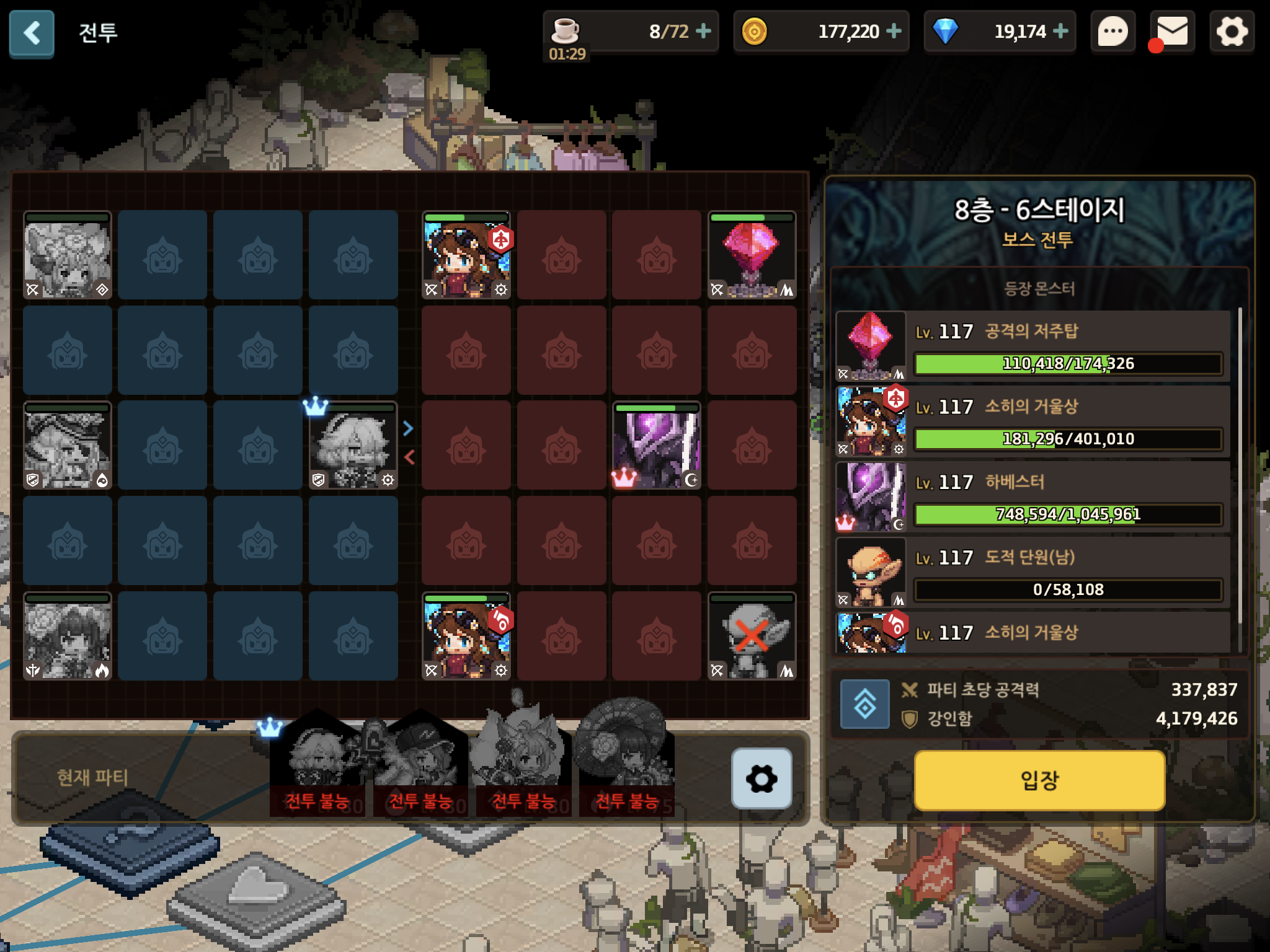Select the red crystal curse tower tile

tap(752, 255)
